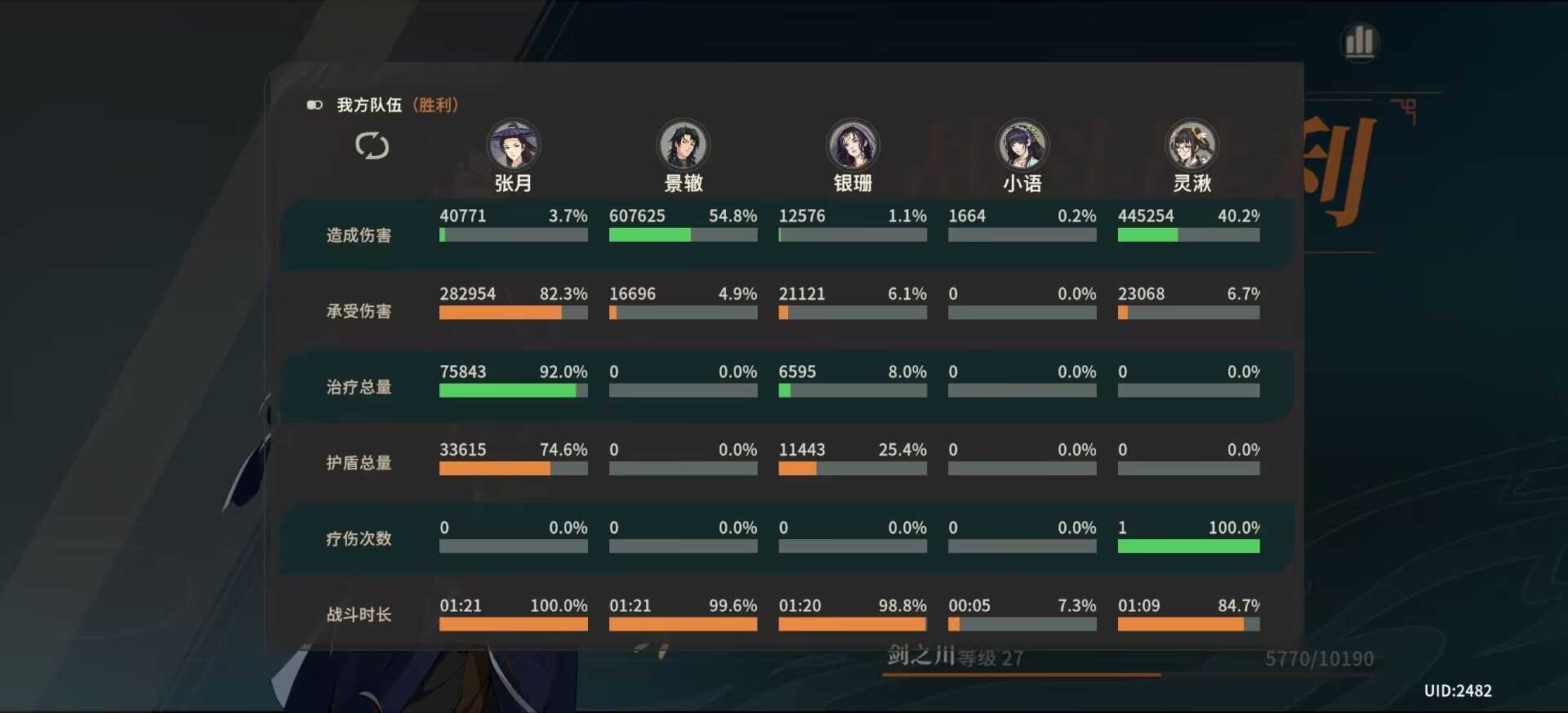The image size is (1568, 713).
Task: Select 景辙's character portrait
Action: click(684, 146)
